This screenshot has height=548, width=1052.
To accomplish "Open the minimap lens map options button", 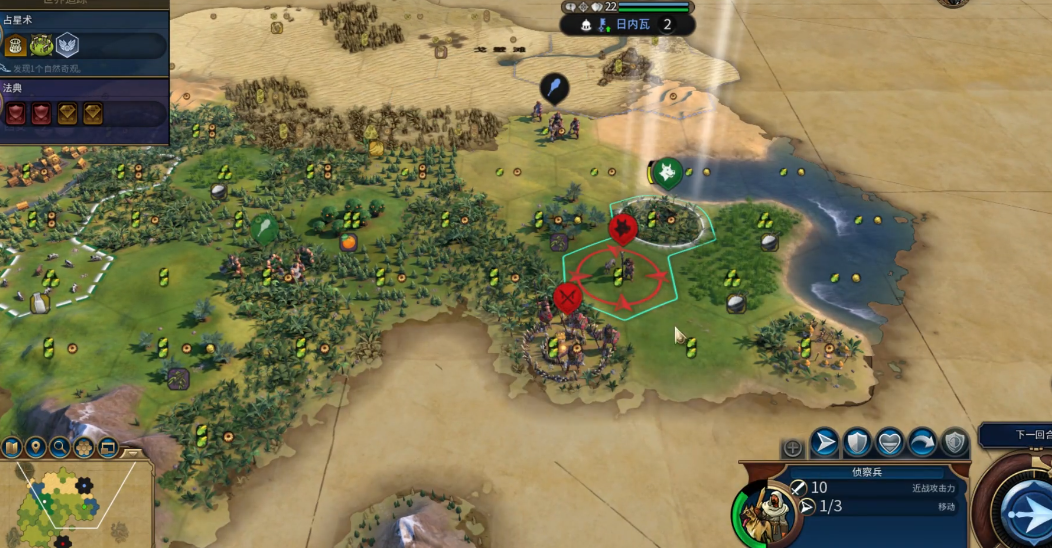I will click(x=13, y=447).
